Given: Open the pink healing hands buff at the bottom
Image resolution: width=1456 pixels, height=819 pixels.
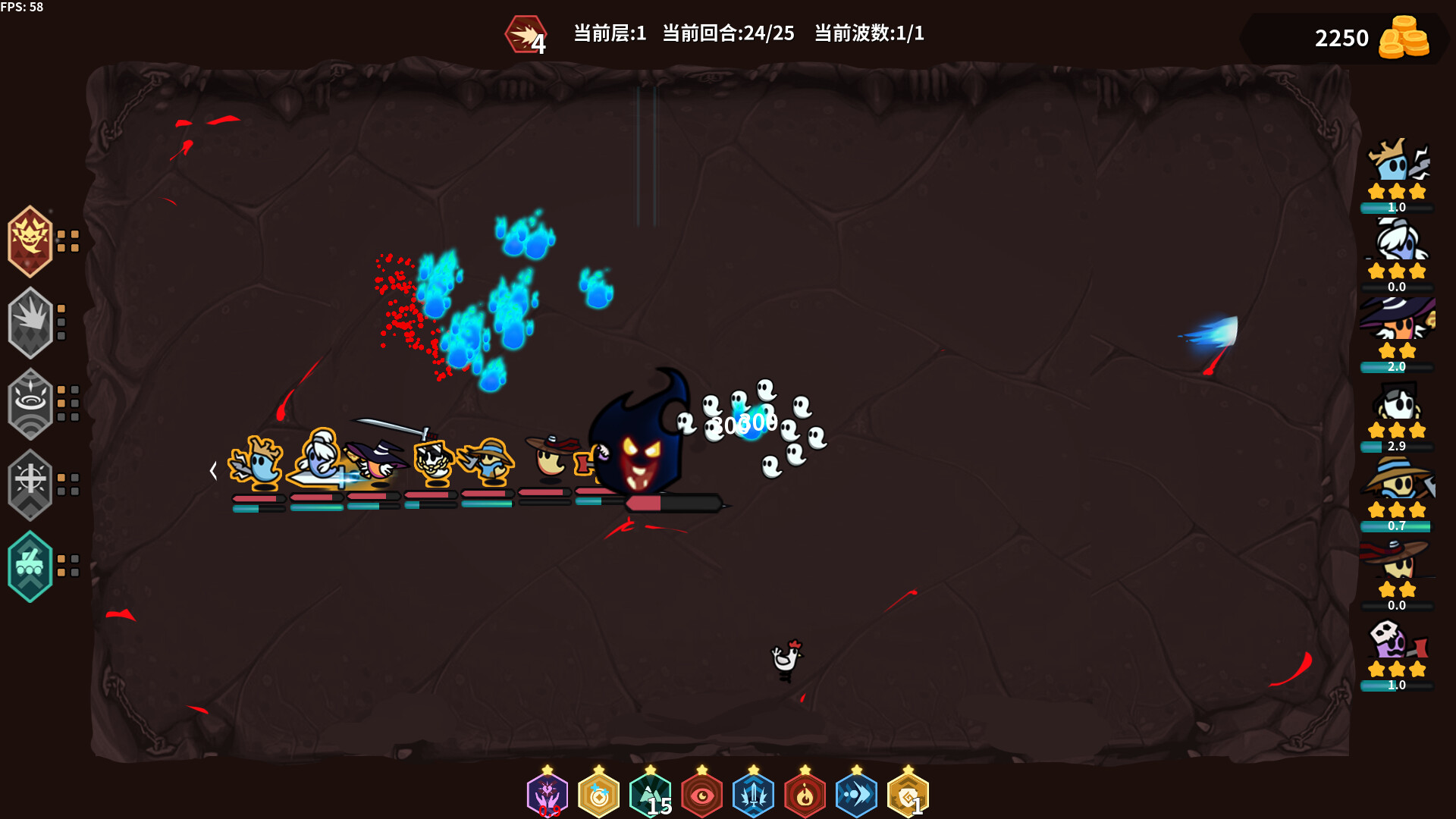Looking at the screenshot, I should 548,795.
